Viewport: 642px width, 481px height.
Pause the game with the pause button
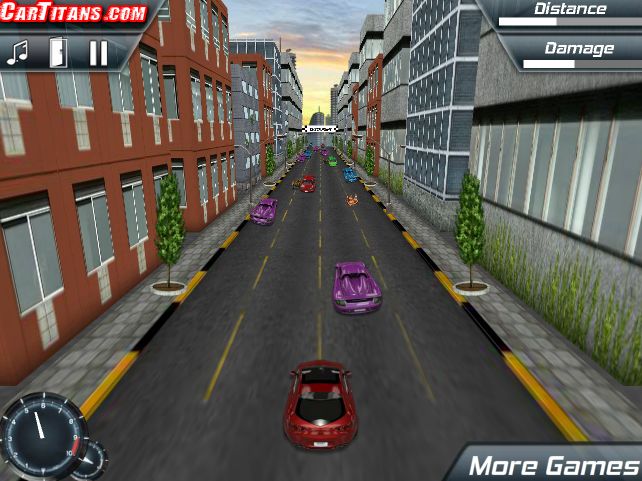point(98,52)
